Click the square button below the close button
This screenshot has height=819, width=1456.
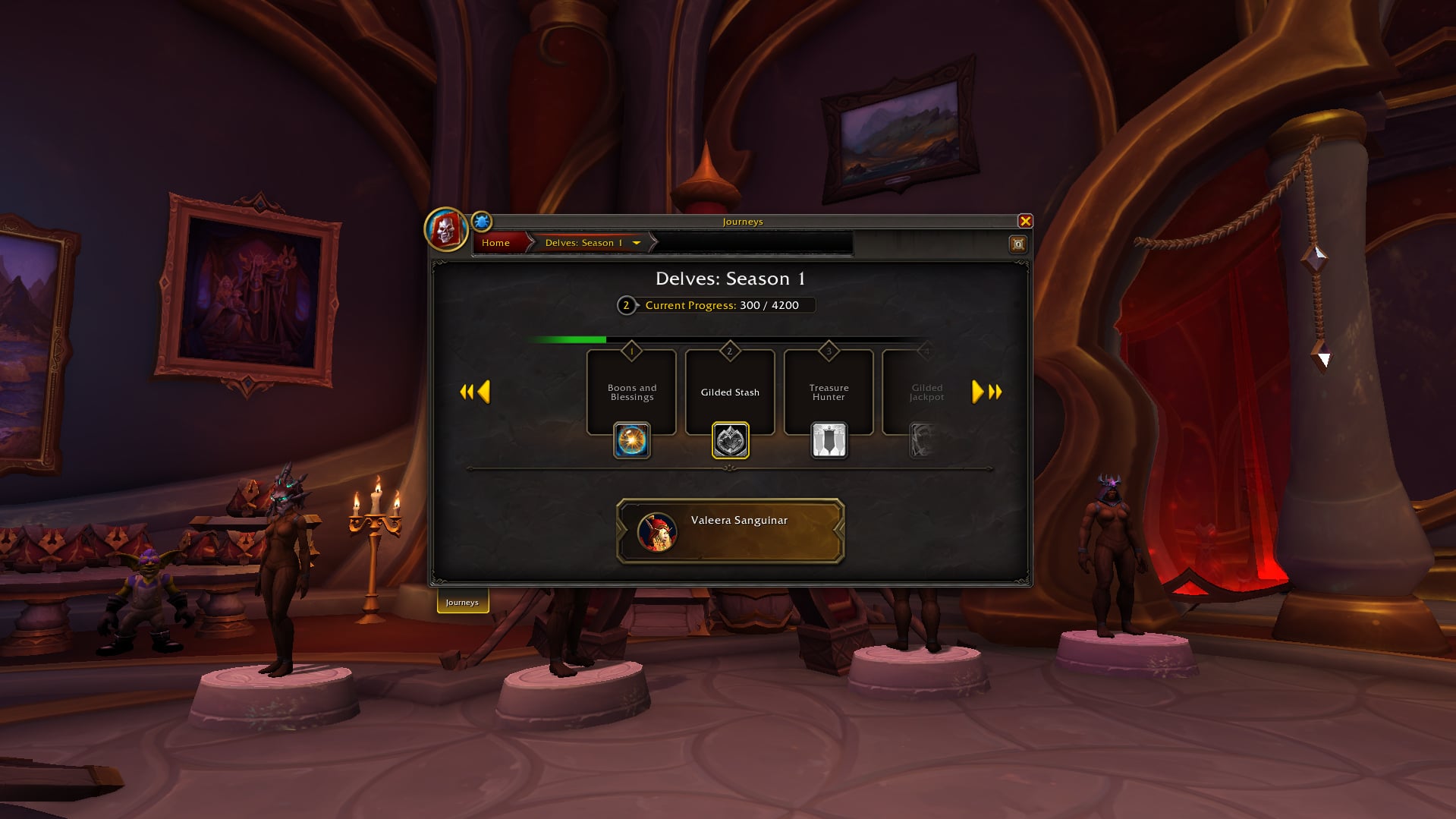pos(1017,244)
